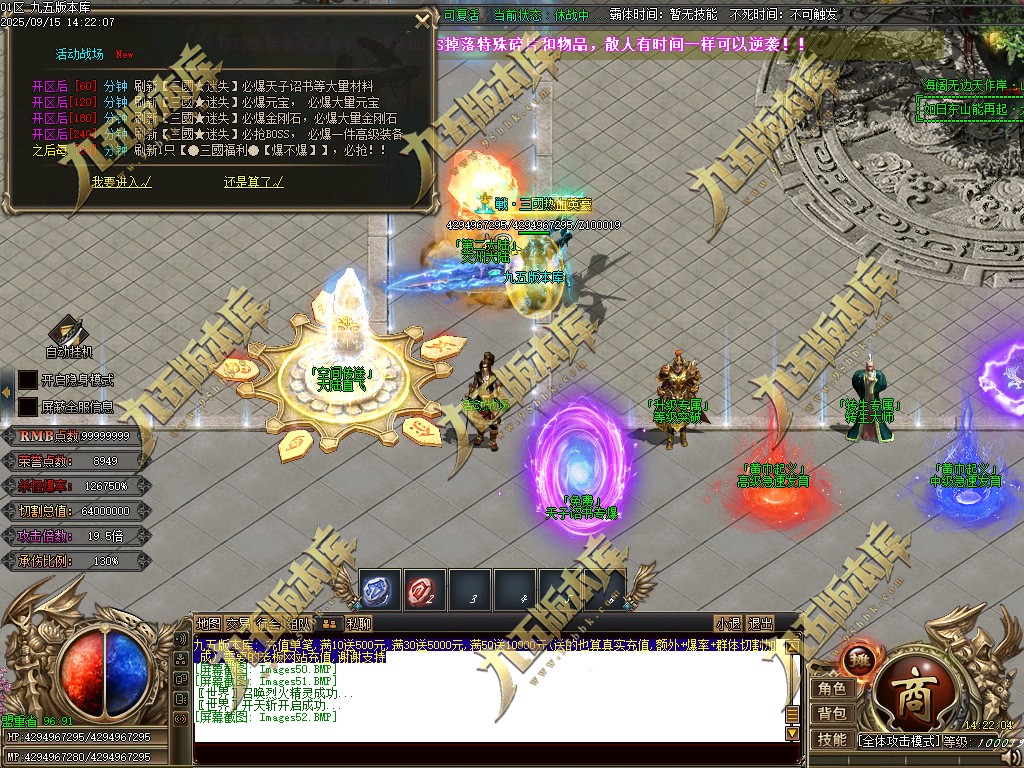The width and height of the screenshot is (1024, 768).
Task: Toggle the sound speaker icon
Action: [x=1012, y=756]
